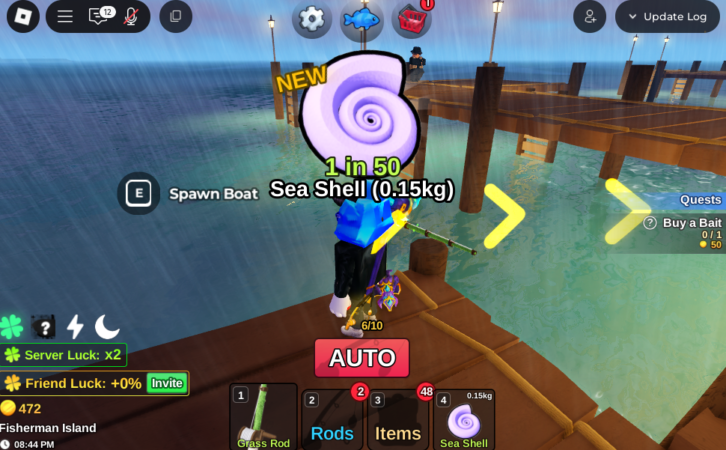Expand the Update Log dropdown

pos(667,16)
